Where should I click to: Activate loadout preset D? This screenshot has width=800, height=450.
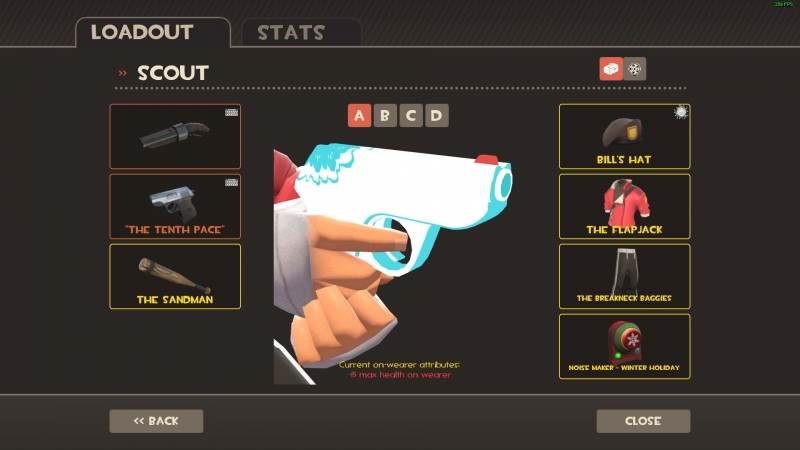pos(436,116)
